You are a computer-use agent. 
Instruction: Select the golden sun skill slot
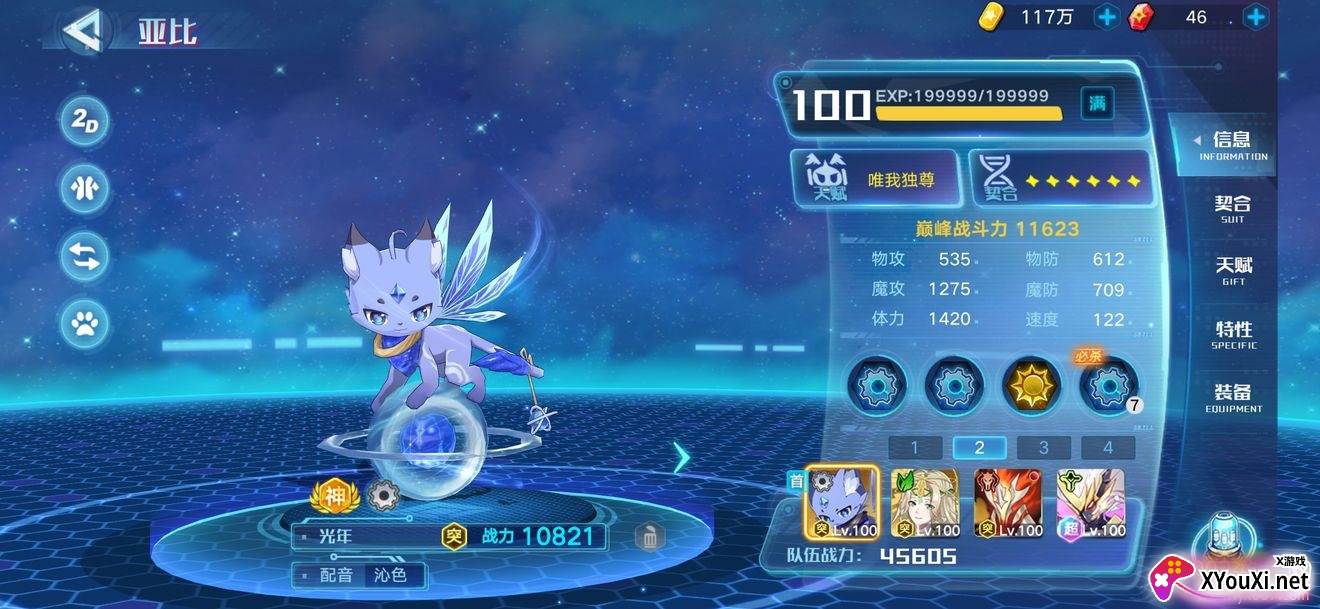click(x=1032, y=385)
